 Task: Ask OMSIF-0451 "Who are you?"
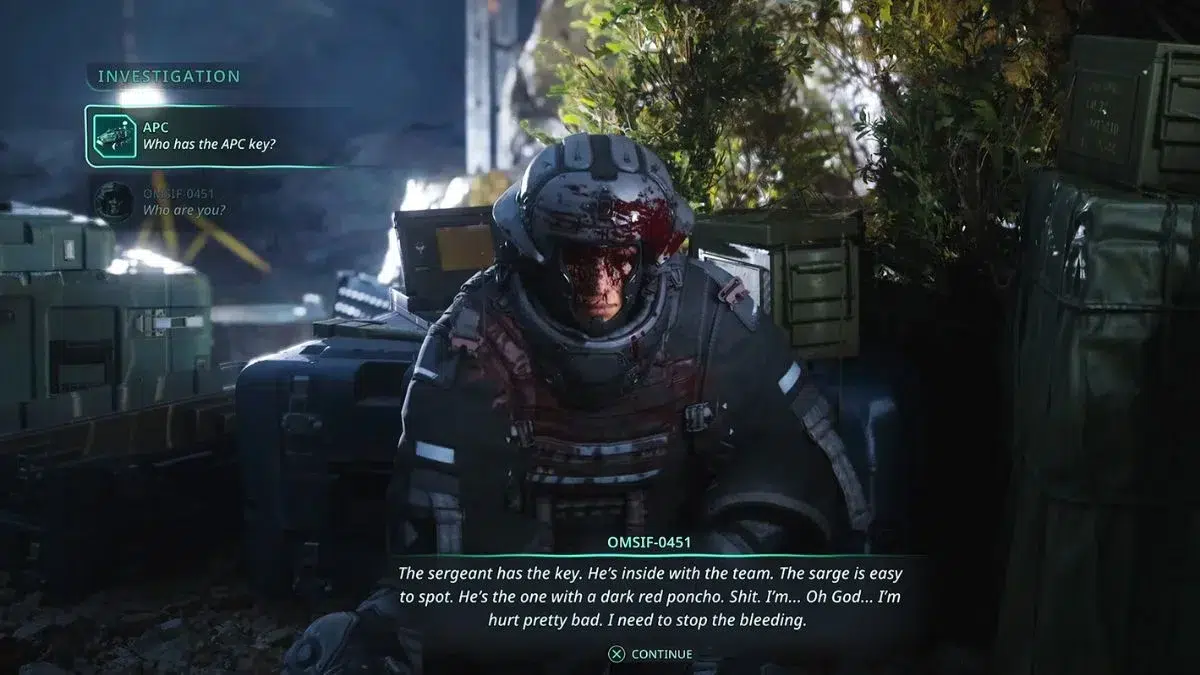tap(183, 201)
